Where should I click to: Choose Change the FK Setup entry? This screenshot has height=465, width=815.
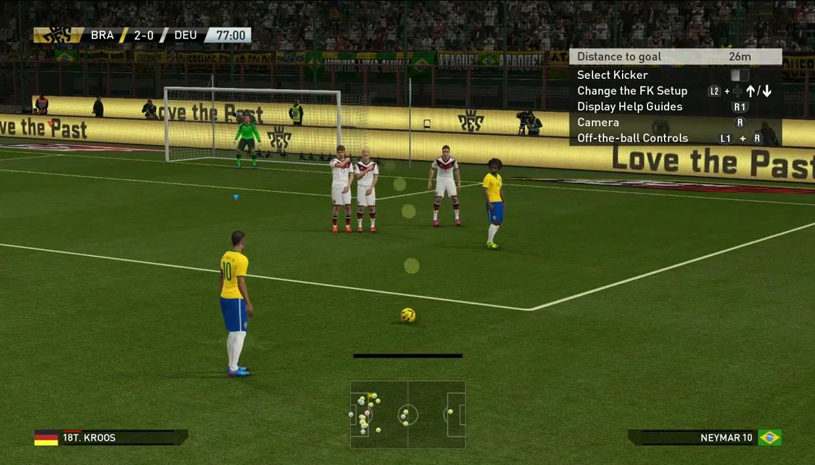632,91
